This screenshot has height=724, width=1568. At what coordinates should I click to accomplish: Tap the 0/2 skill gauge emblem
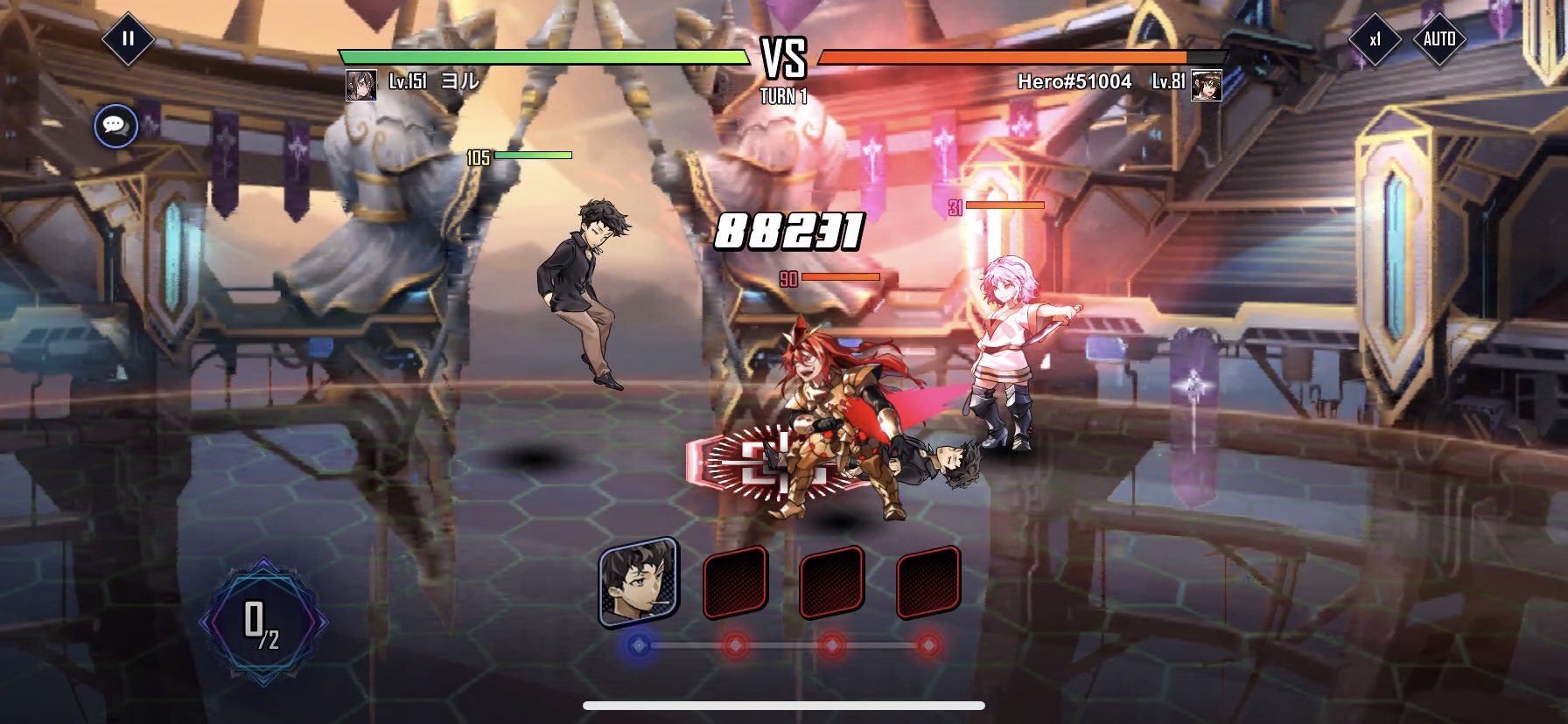[262, 622]
